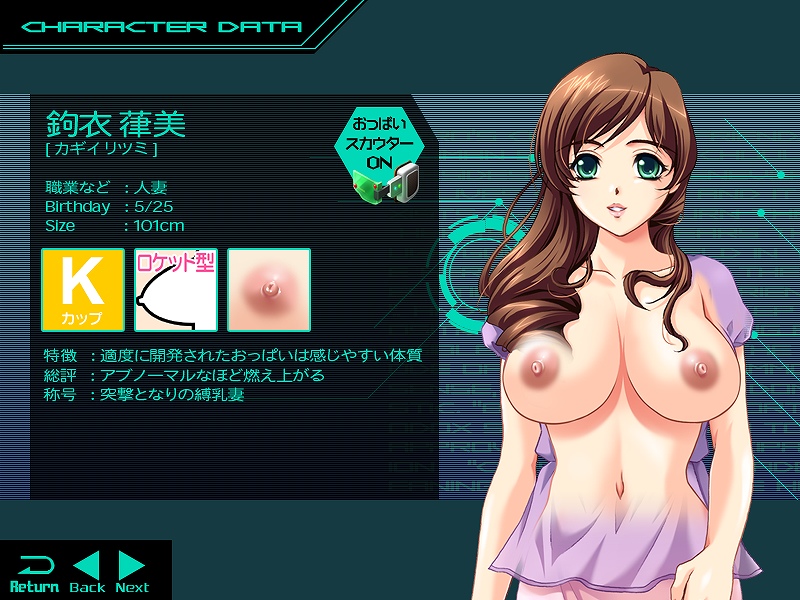Image resolution: width=800 pixels, height=600 pixels.
Task: Click the Return button
Action: pyautogui.click(x=34, y=572)
